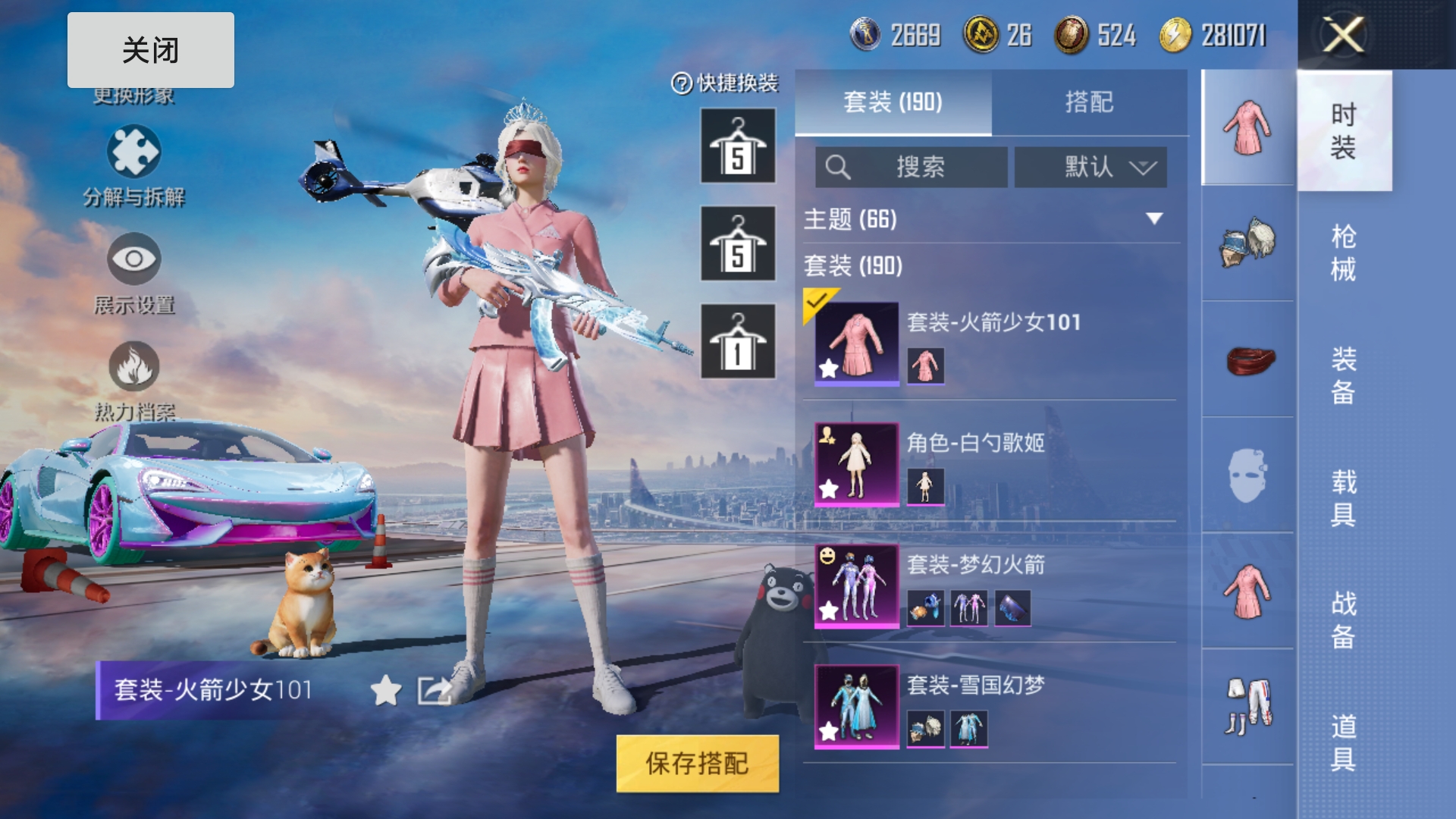Screen dimensions: 1456x819
Task: Switch to the 搭配 tab
Action: point(1089,102)
